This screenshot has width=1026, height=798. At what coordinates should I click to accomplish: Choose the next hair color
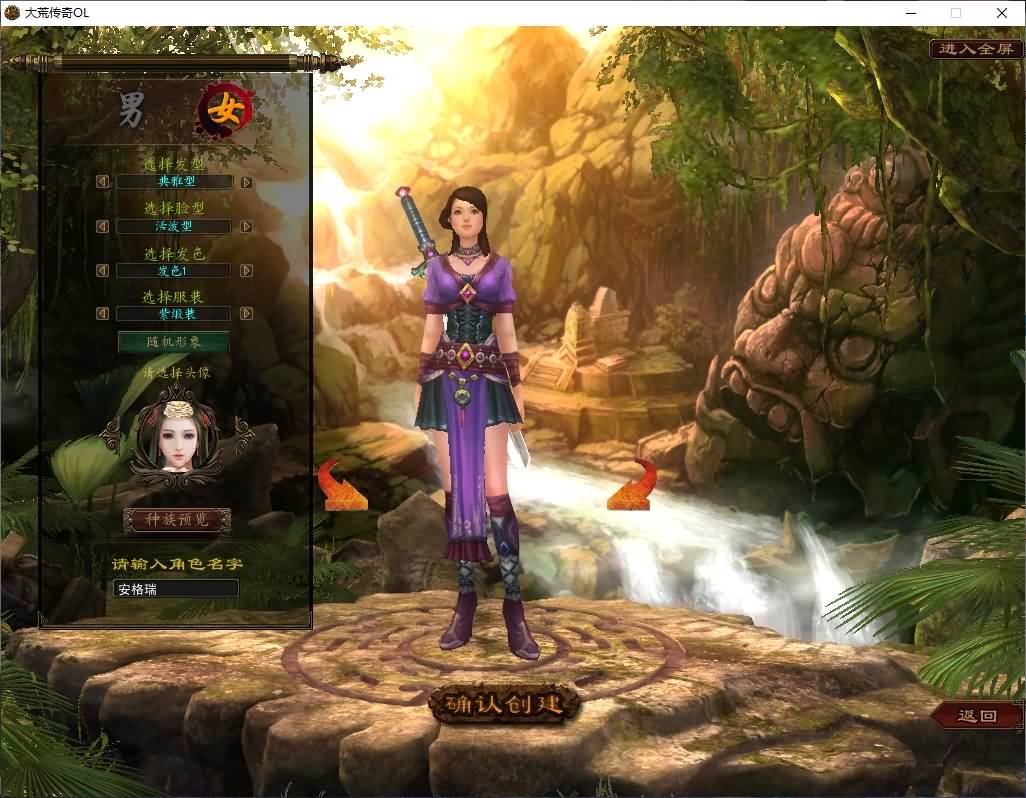pos(246,271)
